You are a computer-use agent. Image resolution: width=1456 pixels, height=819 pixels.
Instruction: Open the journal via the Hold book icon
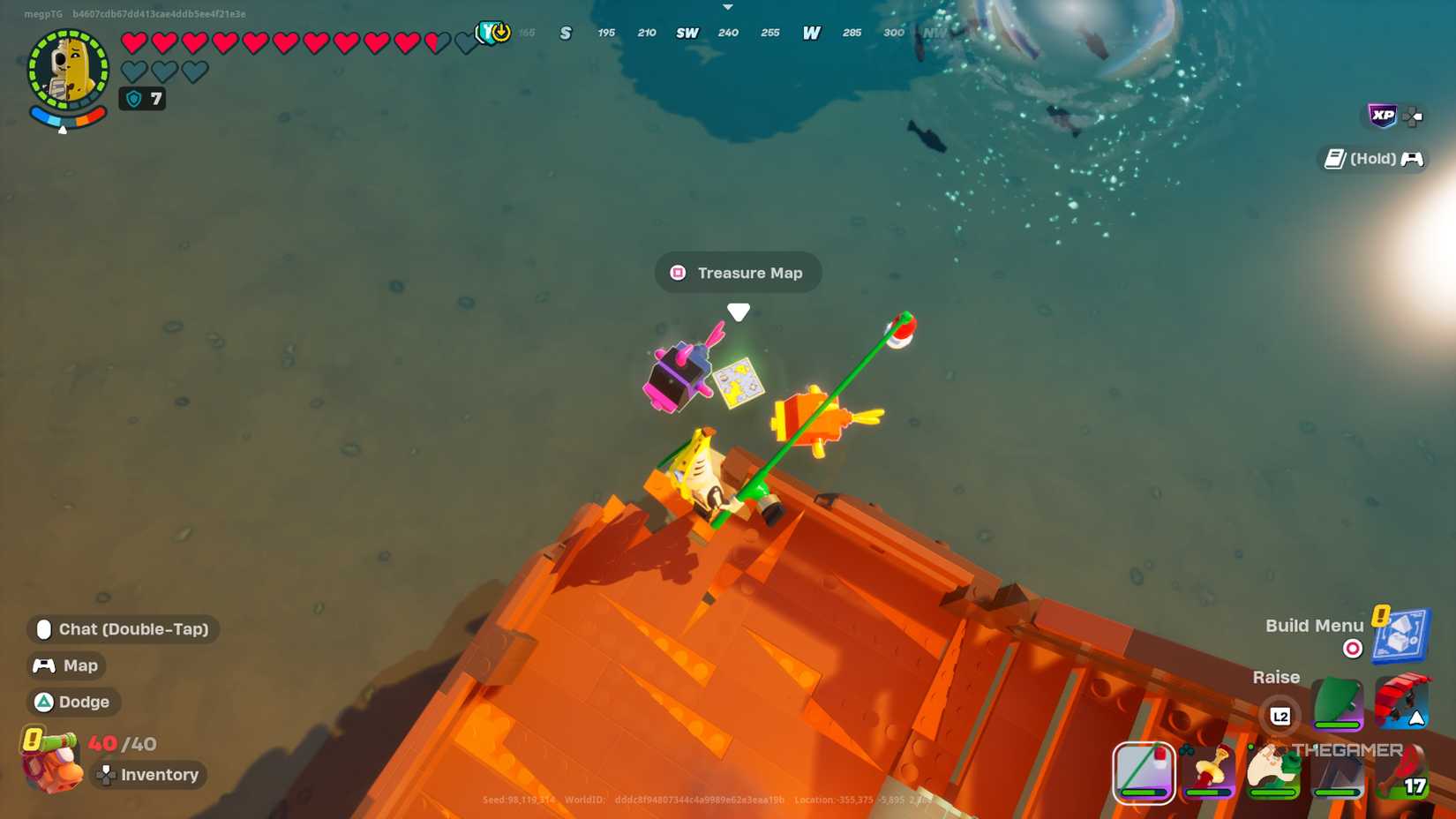(1333, 159)
